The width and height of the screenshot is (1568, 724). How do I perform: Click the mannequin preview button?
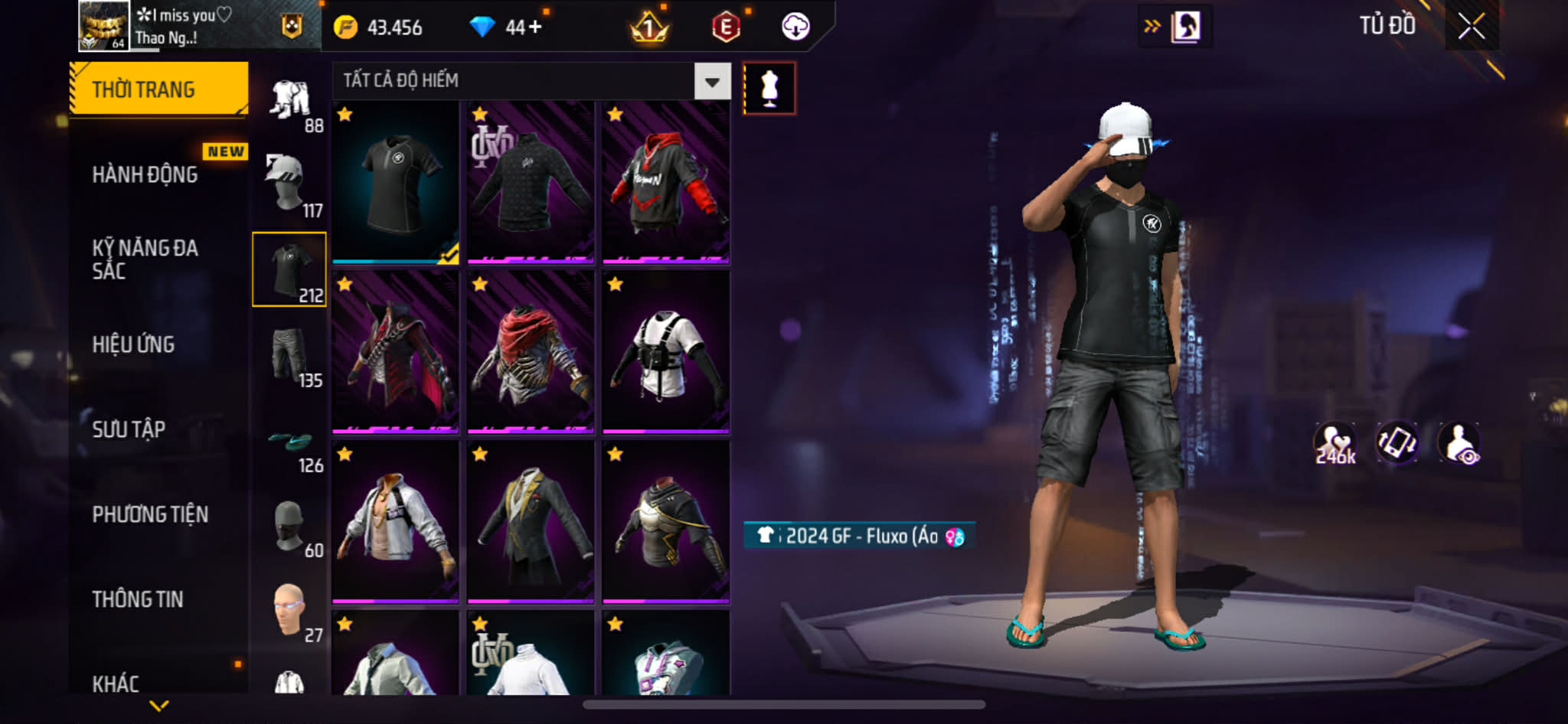tap(769, 89)
